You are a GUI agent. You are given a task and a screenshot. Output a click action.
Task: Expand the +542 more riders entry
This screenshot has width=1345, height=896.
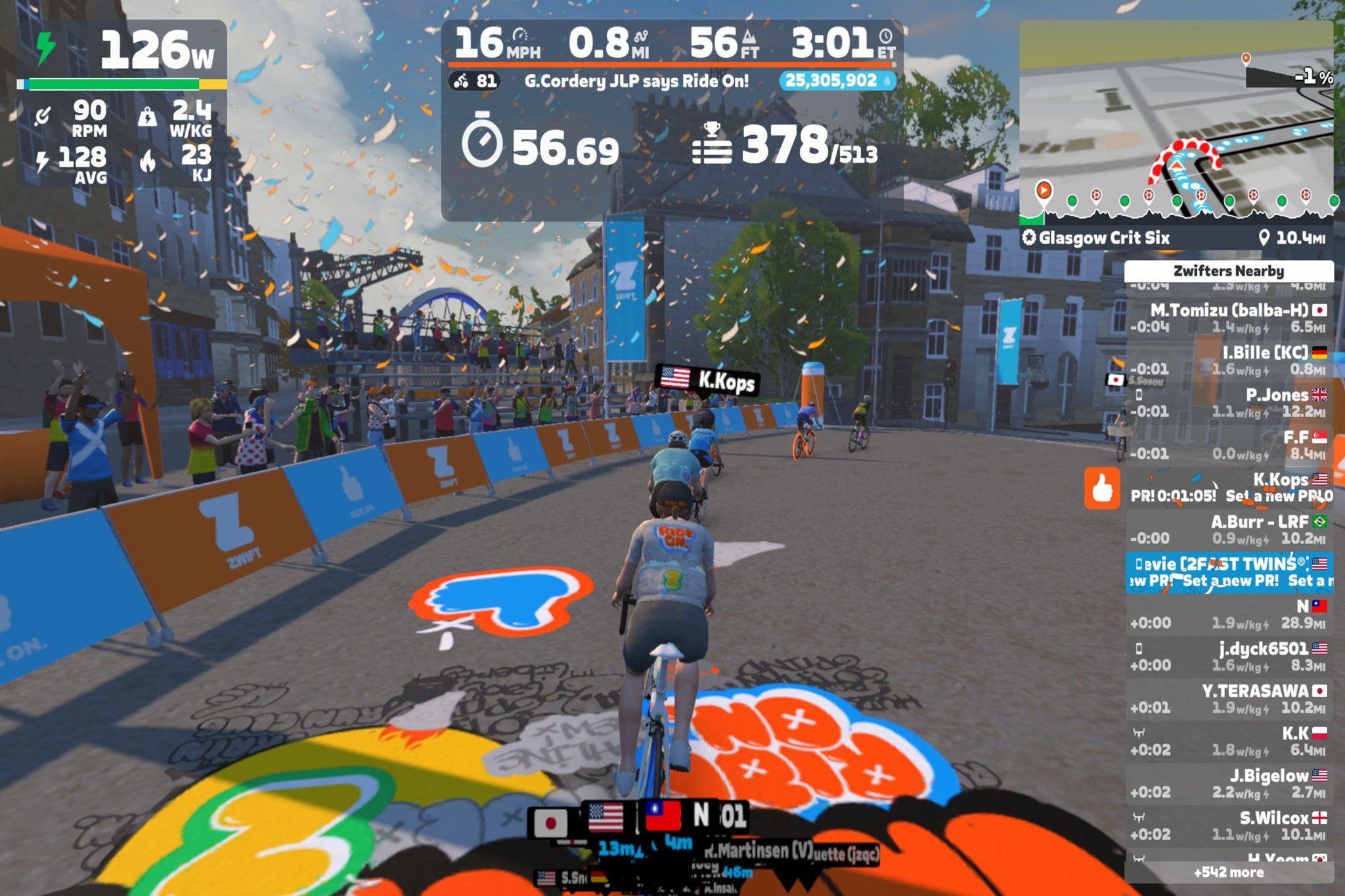pos(1228,872)
